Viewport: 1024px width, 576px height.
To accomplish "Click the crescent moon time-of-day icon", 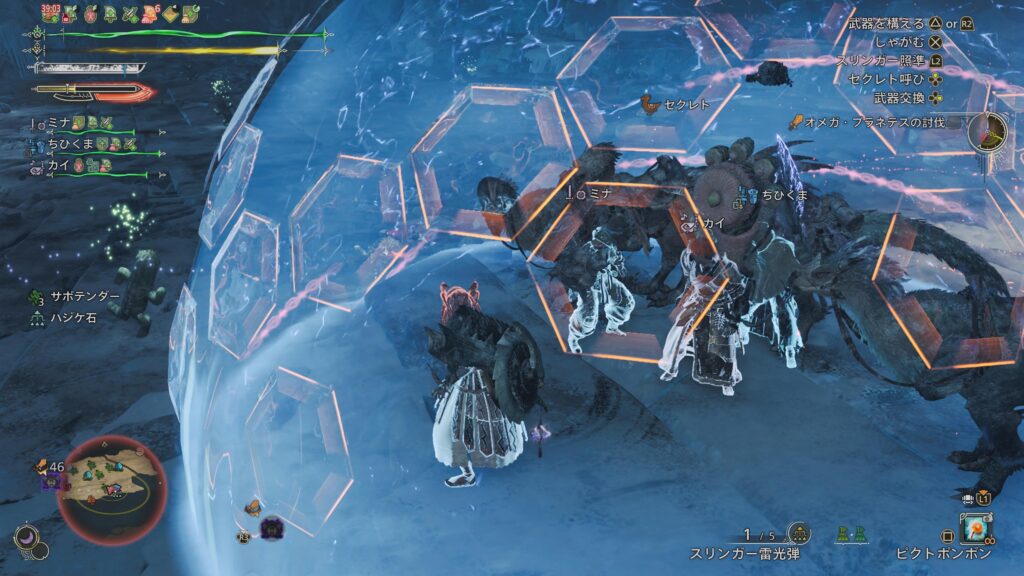I will point(27,538).
